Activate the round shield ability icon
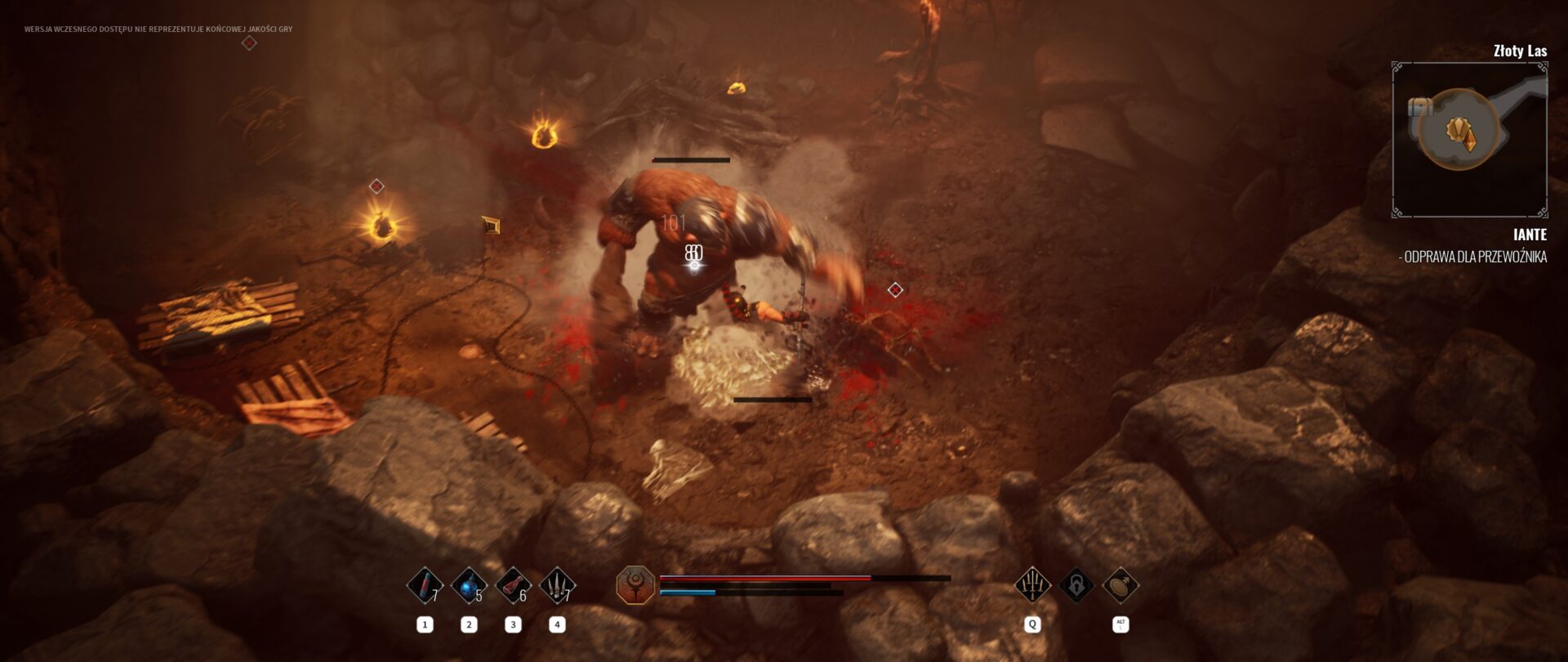The image size is (1568, 662). [1120, 585]
